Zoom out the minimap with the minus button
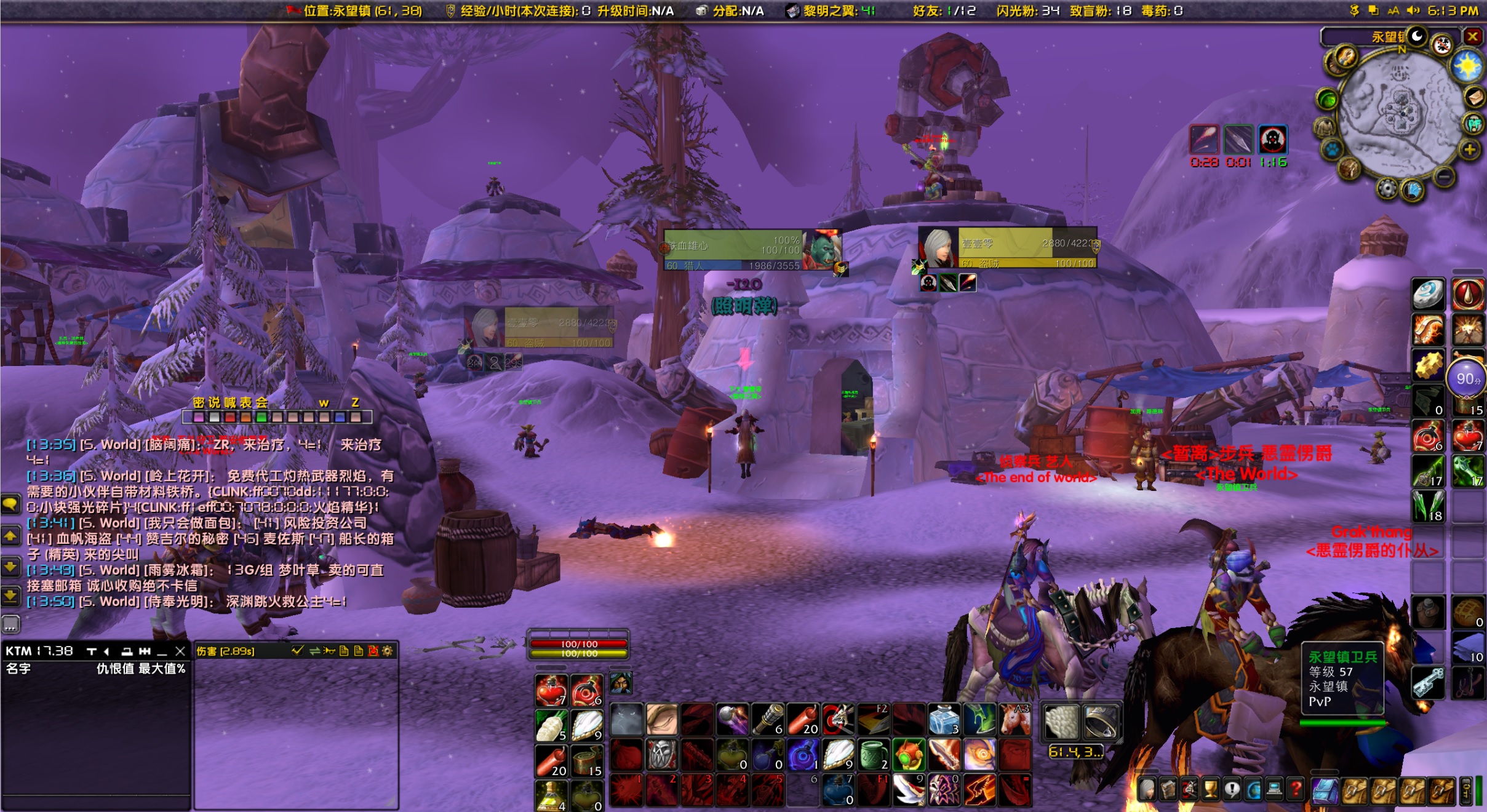The image size is (1487, 812). pos(1444,177)
